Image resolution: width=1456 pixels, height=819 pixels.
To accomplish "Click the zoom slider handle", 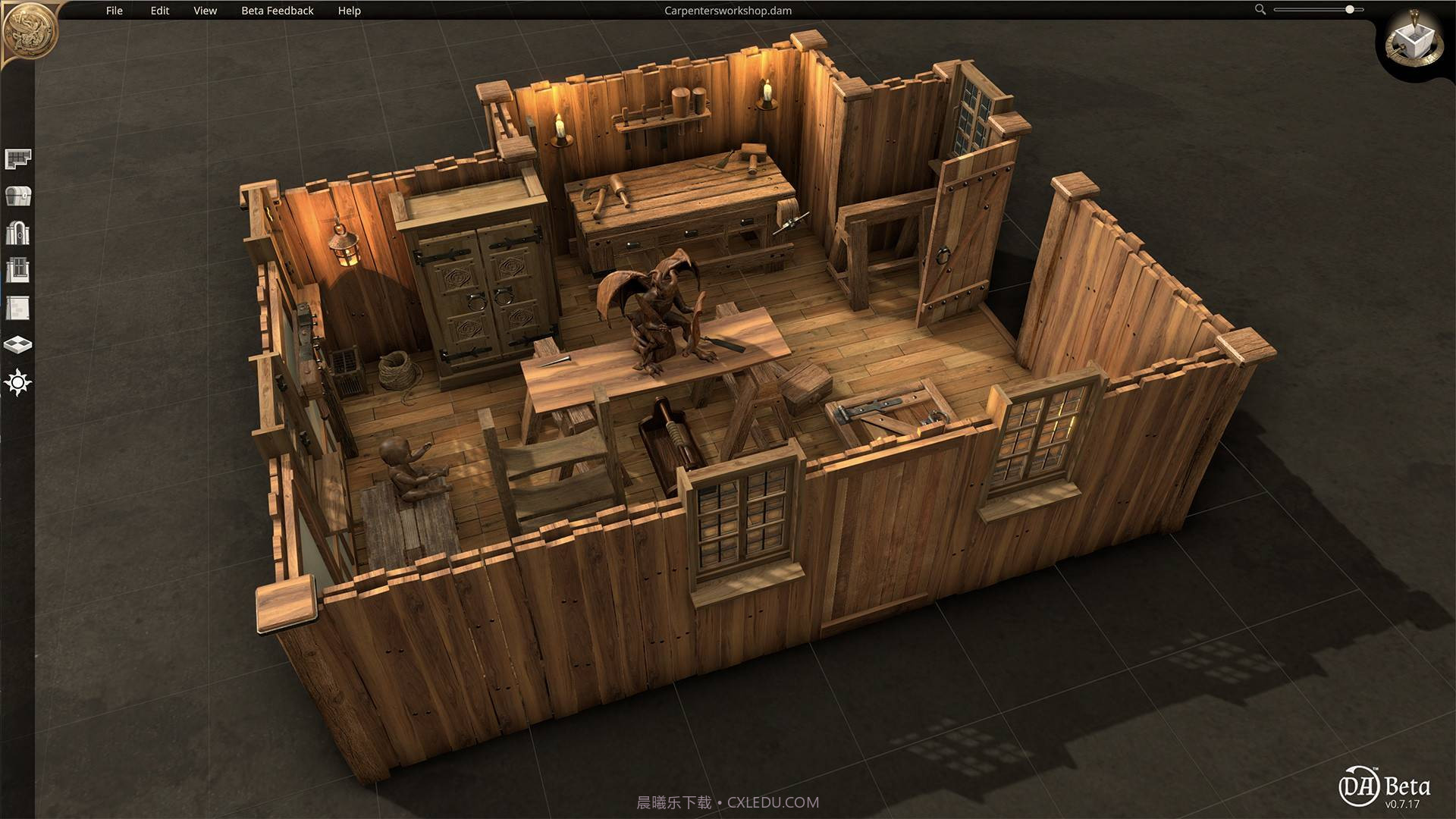I will coord(1350,10).
